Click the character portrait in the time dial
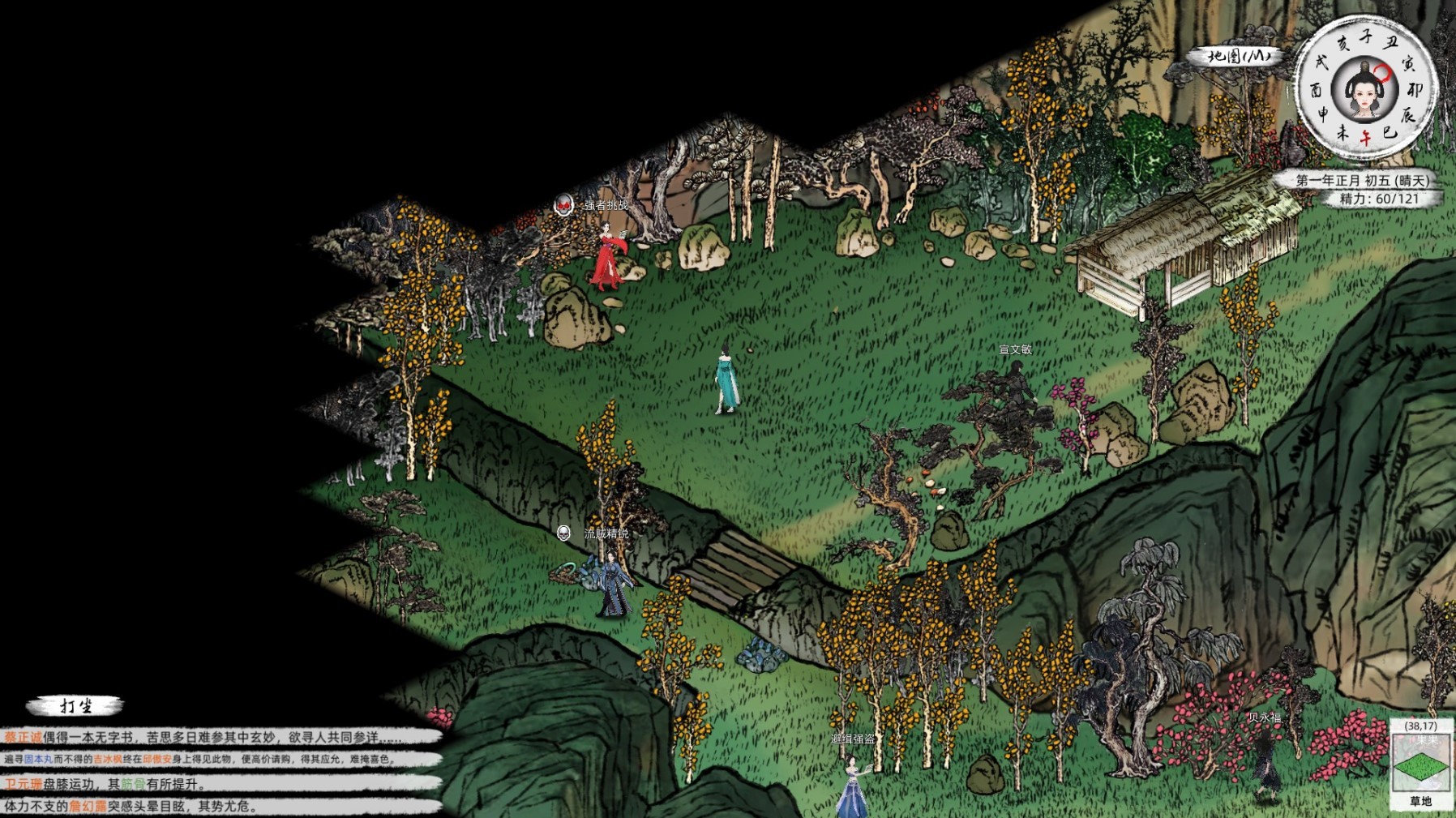The height and width of the screenshot is (818, 1456). pos(1364,91)
